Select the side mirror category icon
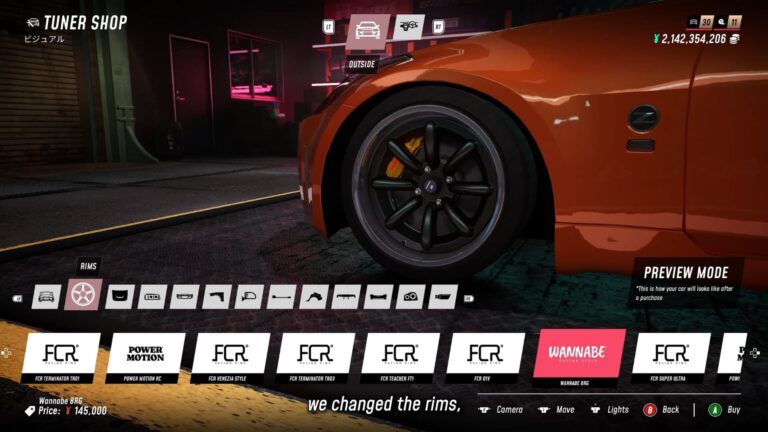The width and height of the screenshot is (768, 432). (248, 296)
